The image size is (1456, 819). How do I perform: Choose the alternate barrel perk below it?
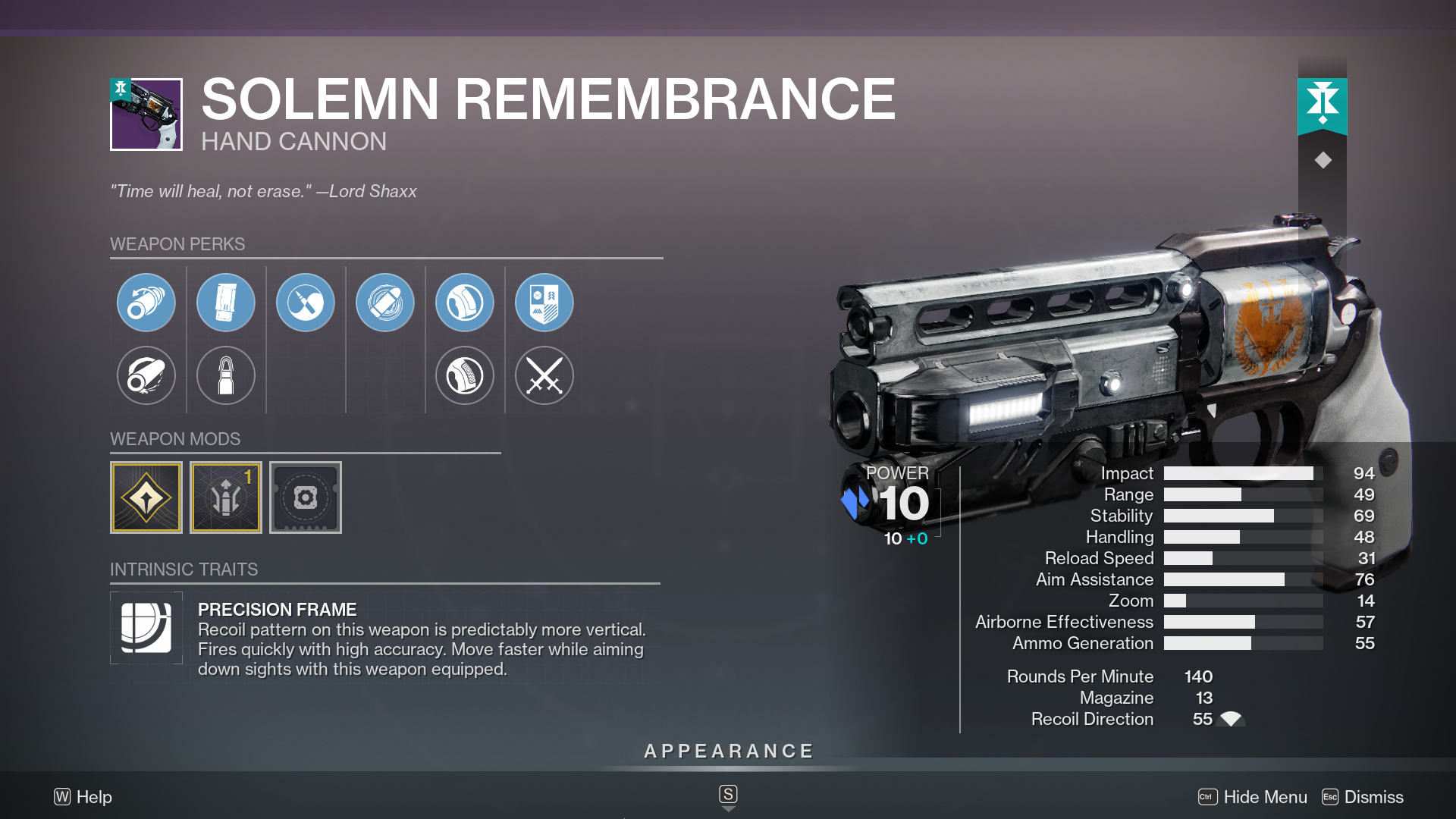click(146, 375)
